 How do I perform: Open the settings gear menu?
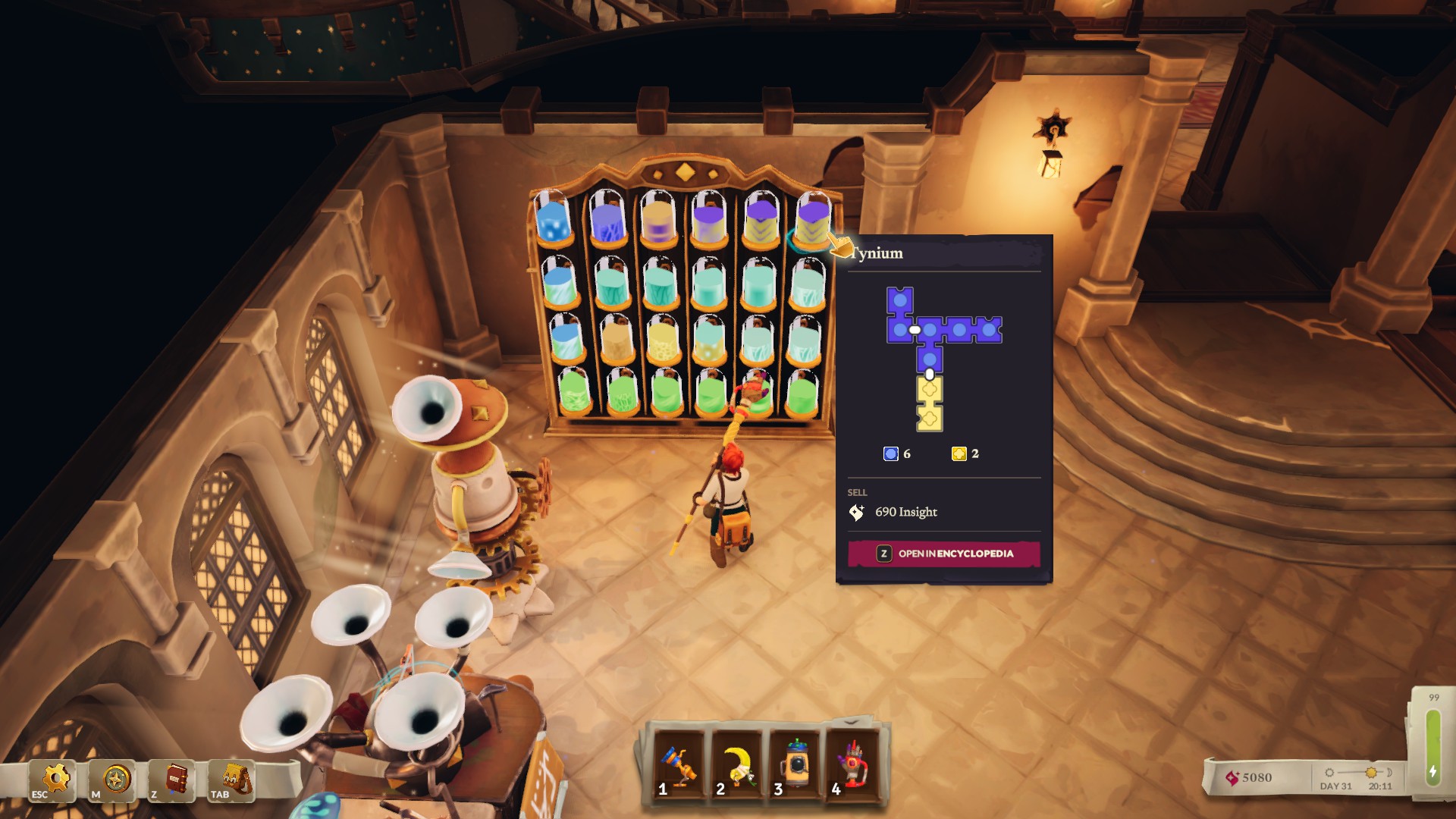point(54,780)
